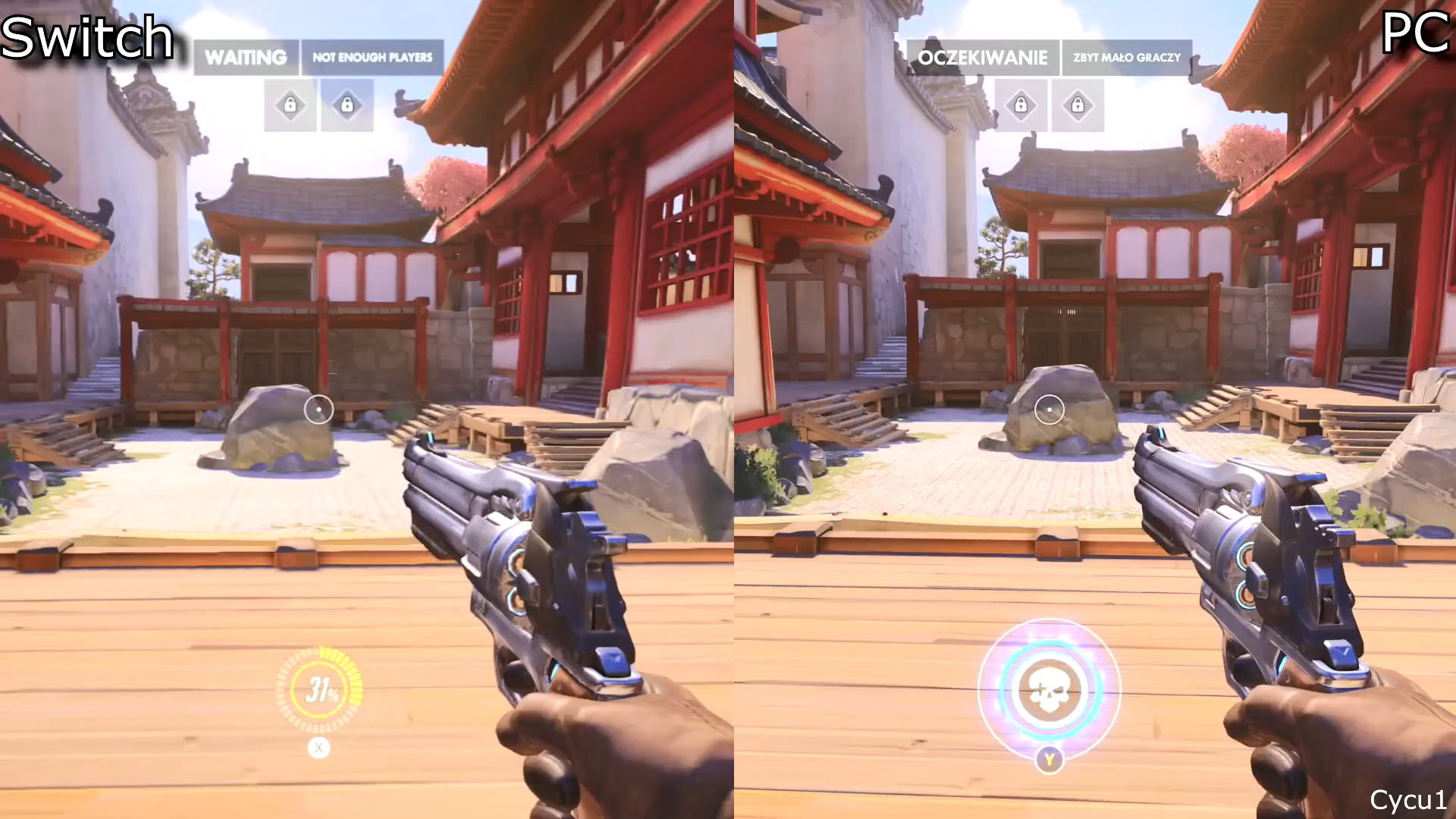Select the 31% ultimate charge meter

pyautogui.click(x=319, y=689)
